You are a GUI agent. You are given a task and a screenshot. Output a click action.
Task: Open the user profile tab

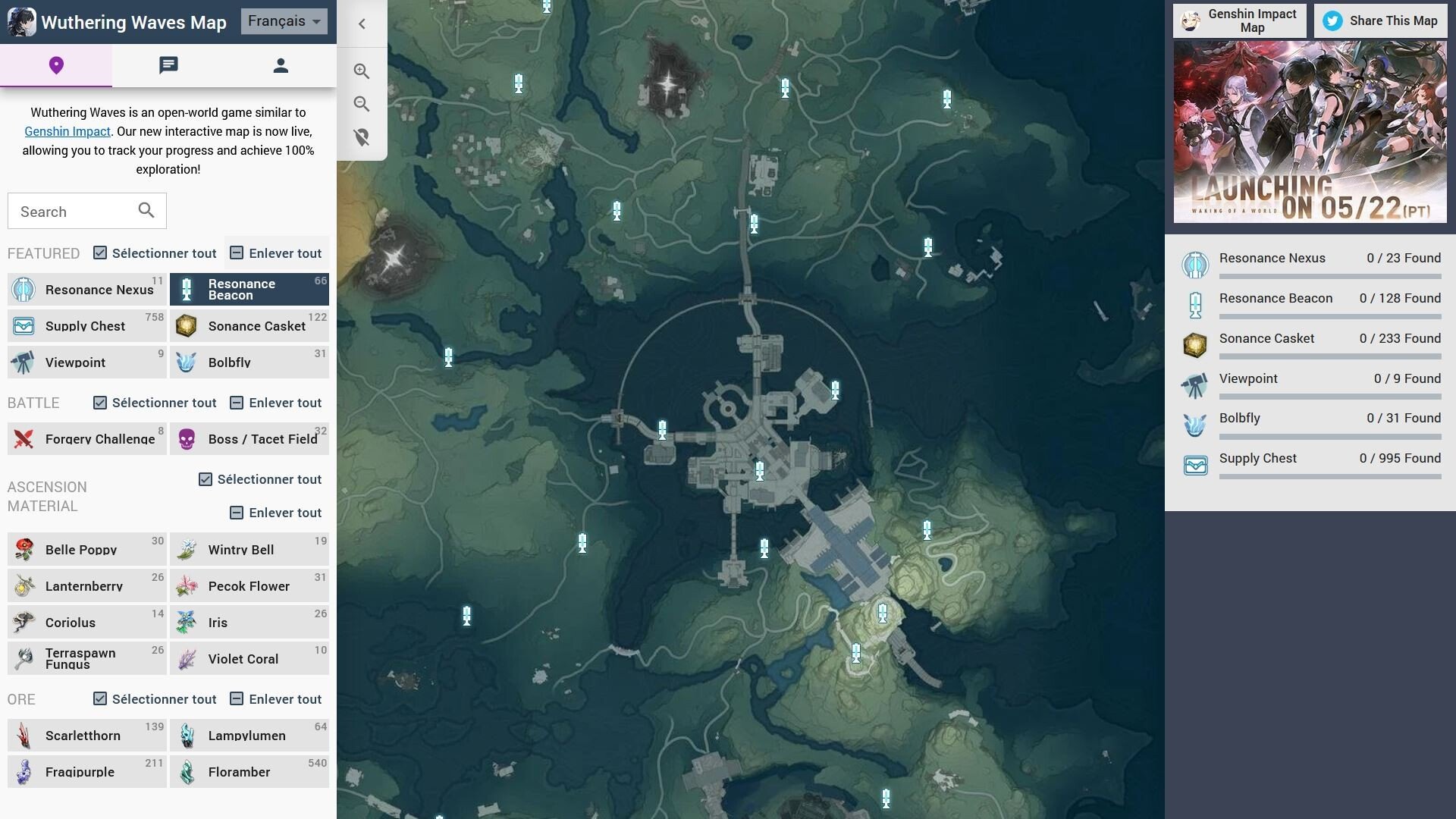point(280,65)
